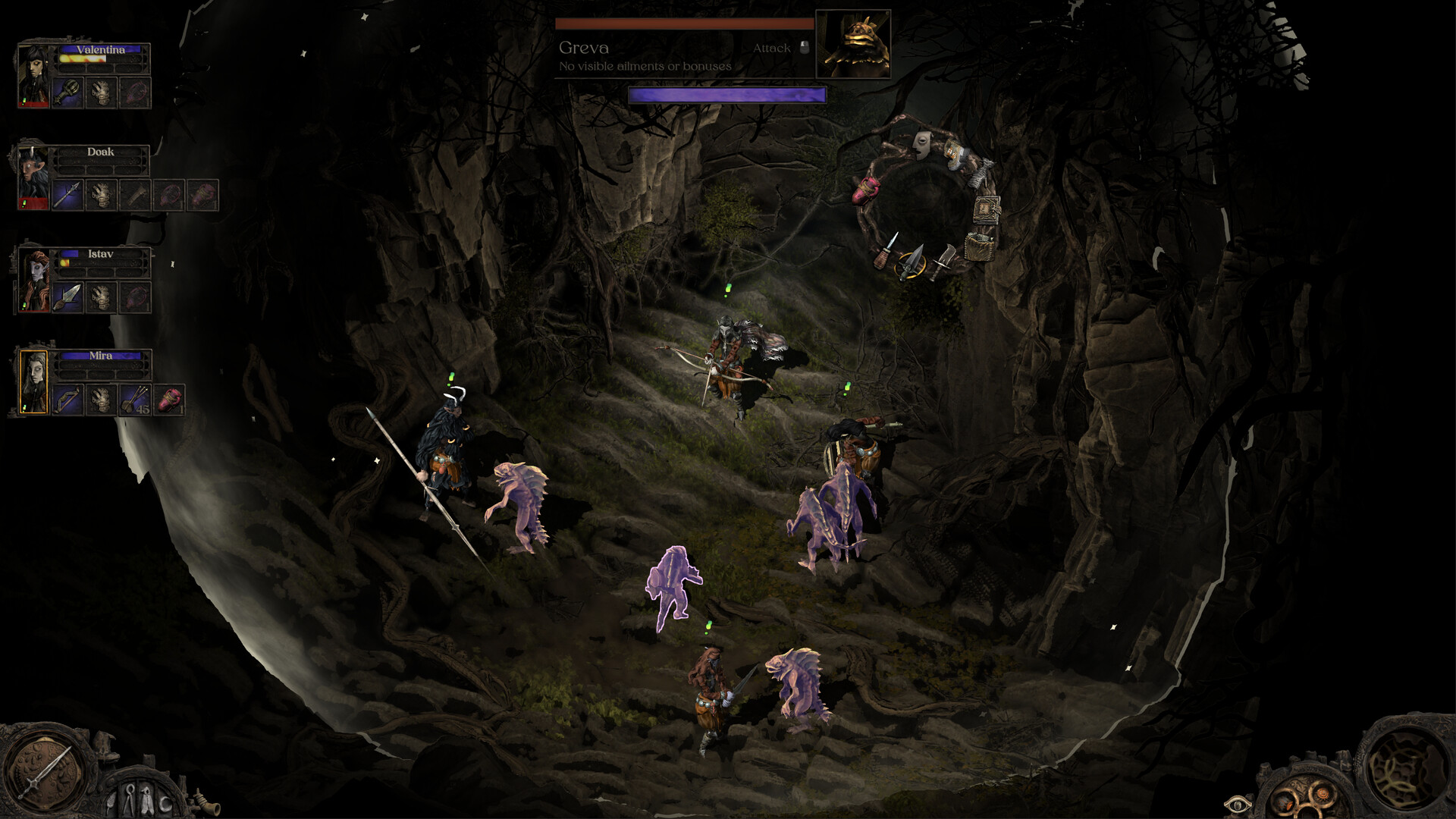
Task: Toggle the crescent moon icon
Action: tap(166, 805)
